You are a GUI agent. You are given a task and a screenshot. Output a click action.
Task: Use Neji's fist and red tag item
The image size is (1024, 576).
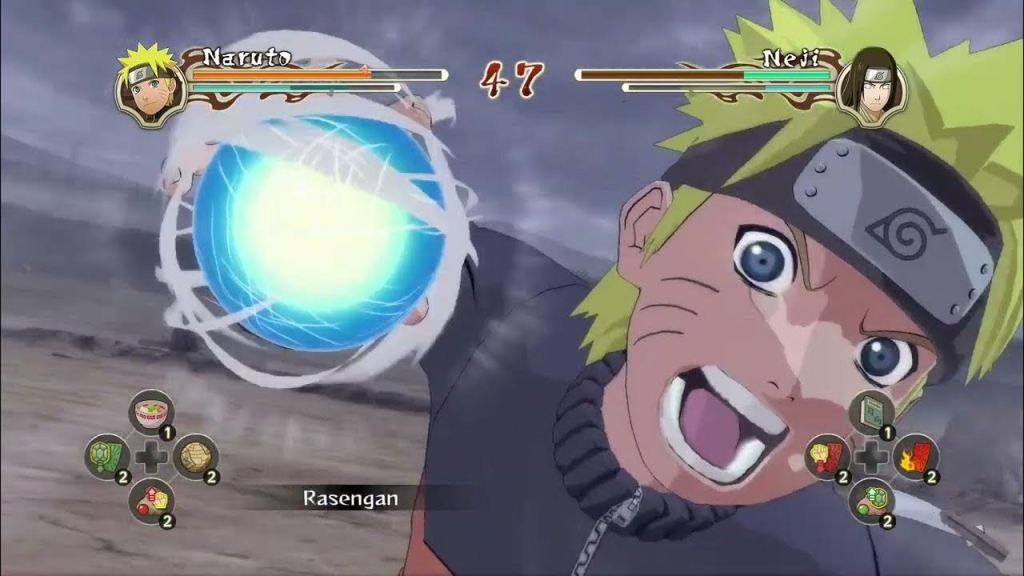(x=827, y=457)
